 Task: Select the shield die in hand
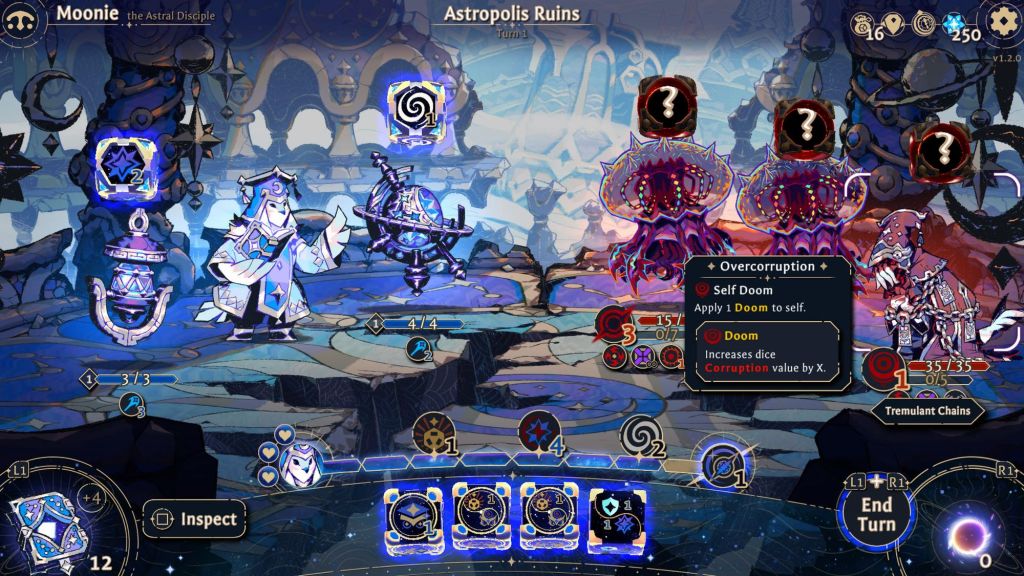pos(616,518)
